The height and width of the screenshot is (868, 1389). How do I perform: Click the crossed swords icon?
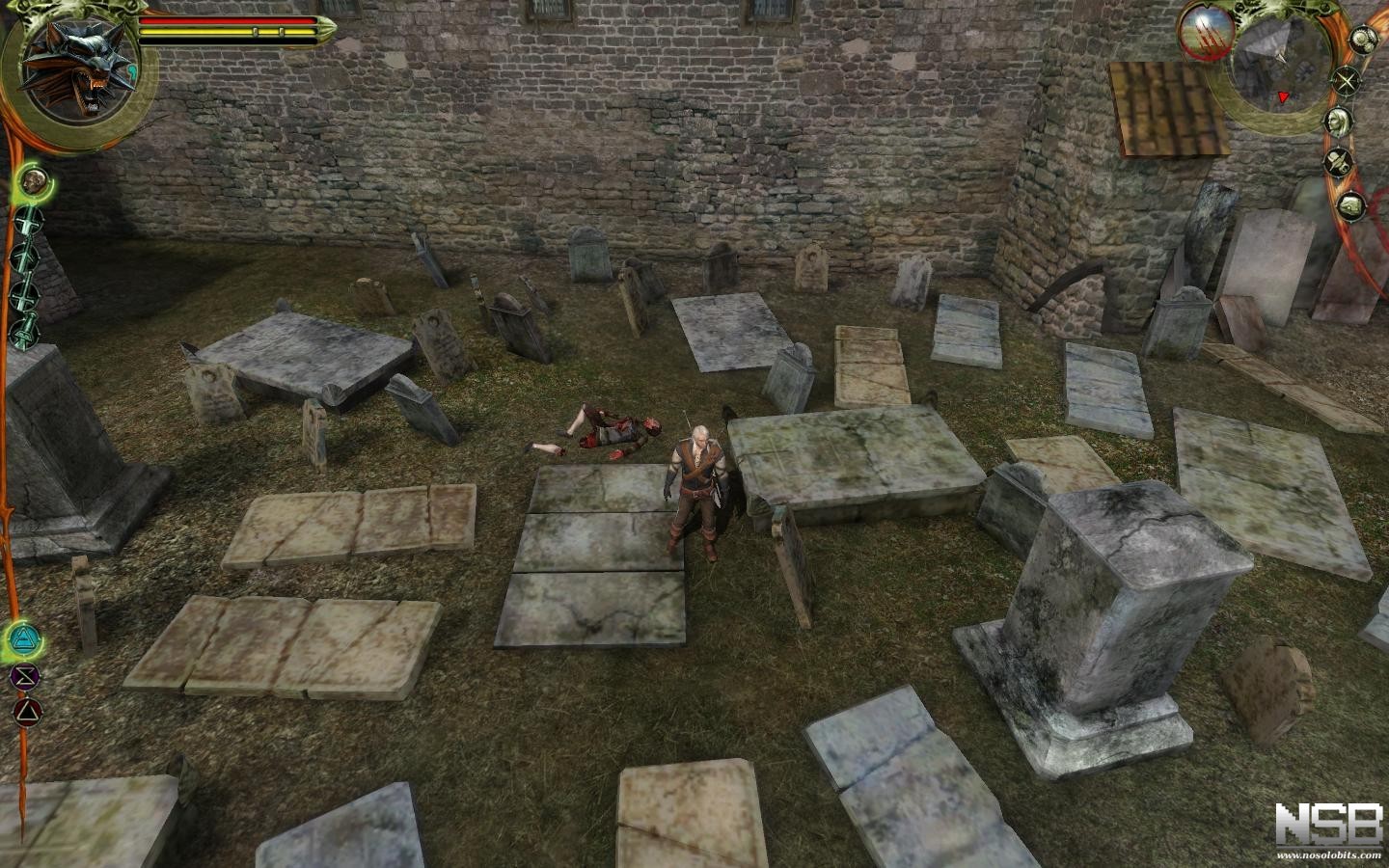[1347, 82]
